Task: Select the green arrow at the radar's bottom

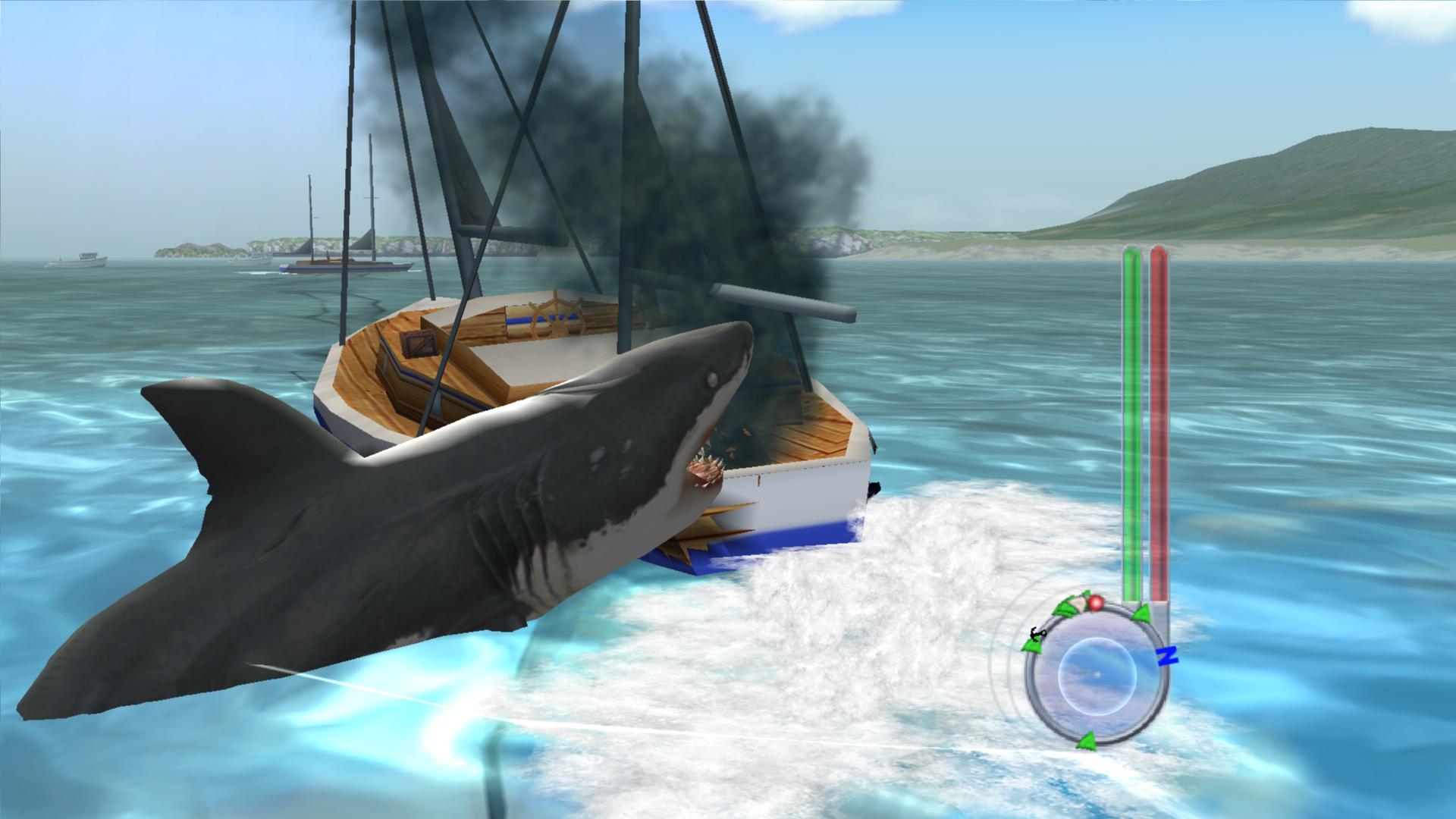Action: tap(1086, 739)
